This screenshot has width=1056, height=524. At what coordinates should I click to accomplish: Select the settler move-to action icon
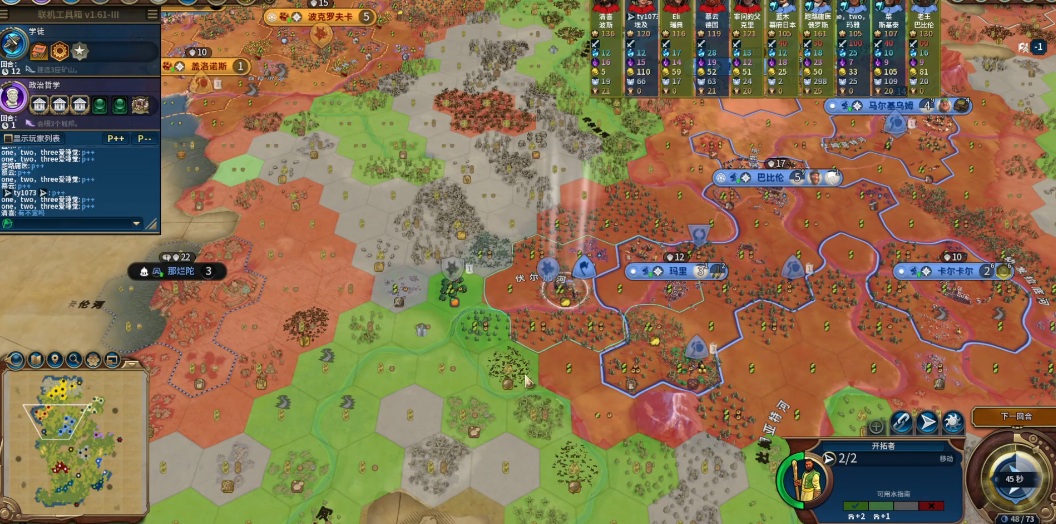[927, 423]
